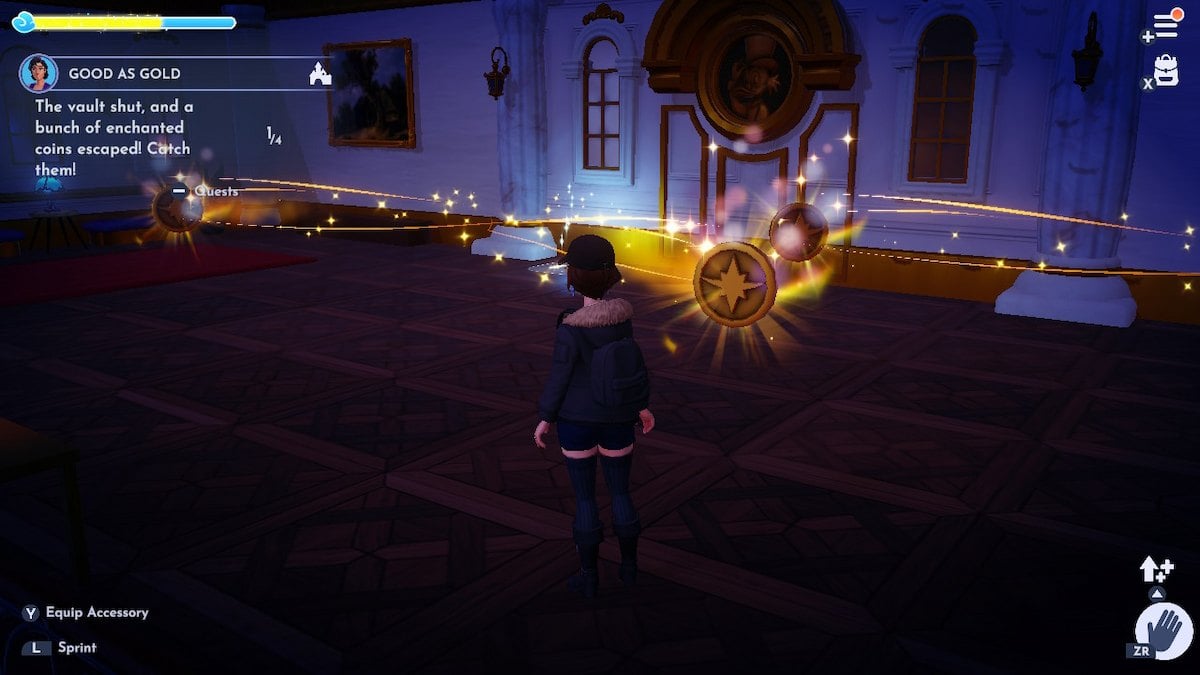Open the tool selection arrow icon
1200x675 pixels.
[1156, 570]
